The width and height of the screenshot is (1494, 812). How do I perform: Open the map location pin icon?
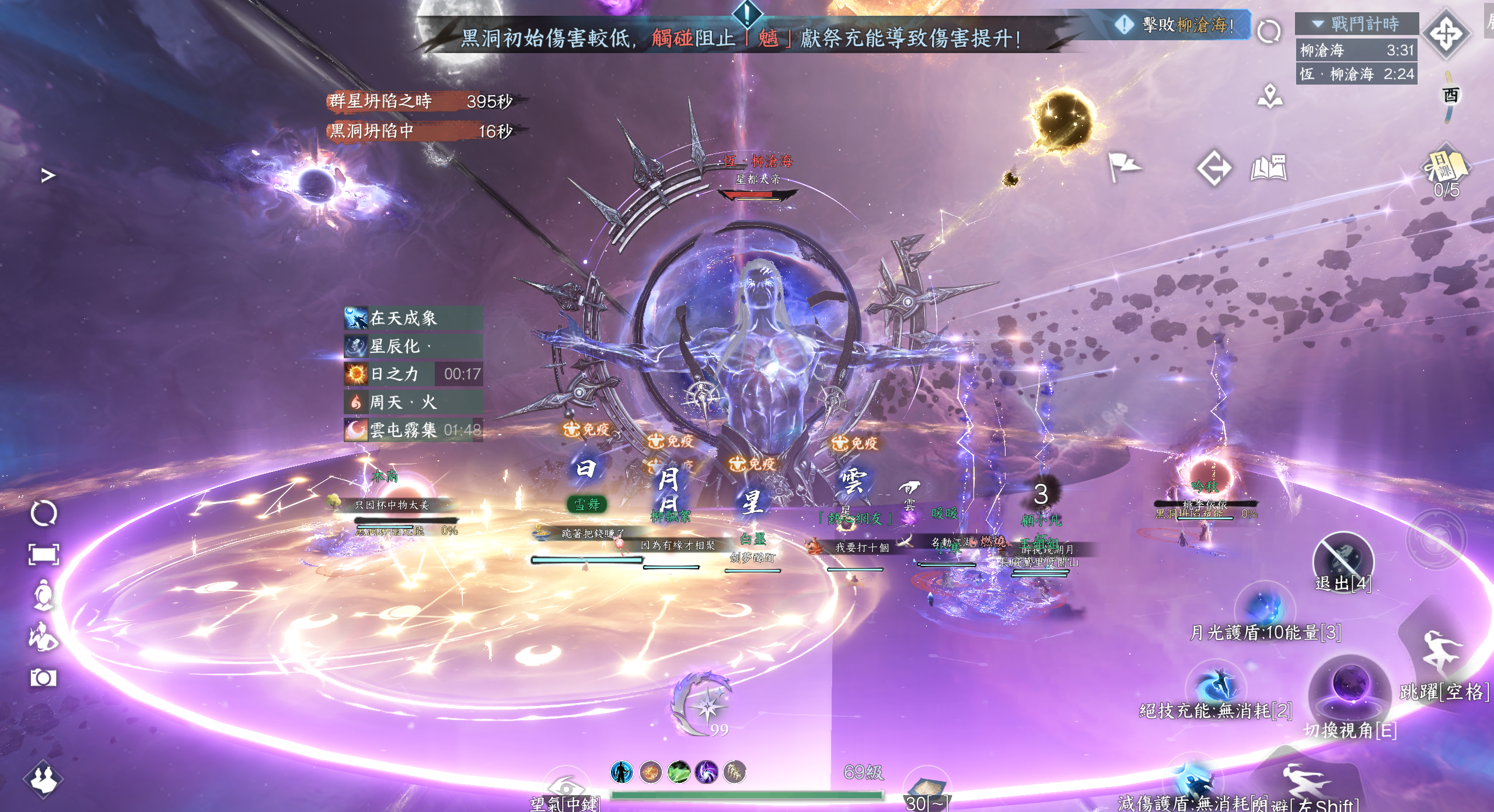click(1270, 96)
